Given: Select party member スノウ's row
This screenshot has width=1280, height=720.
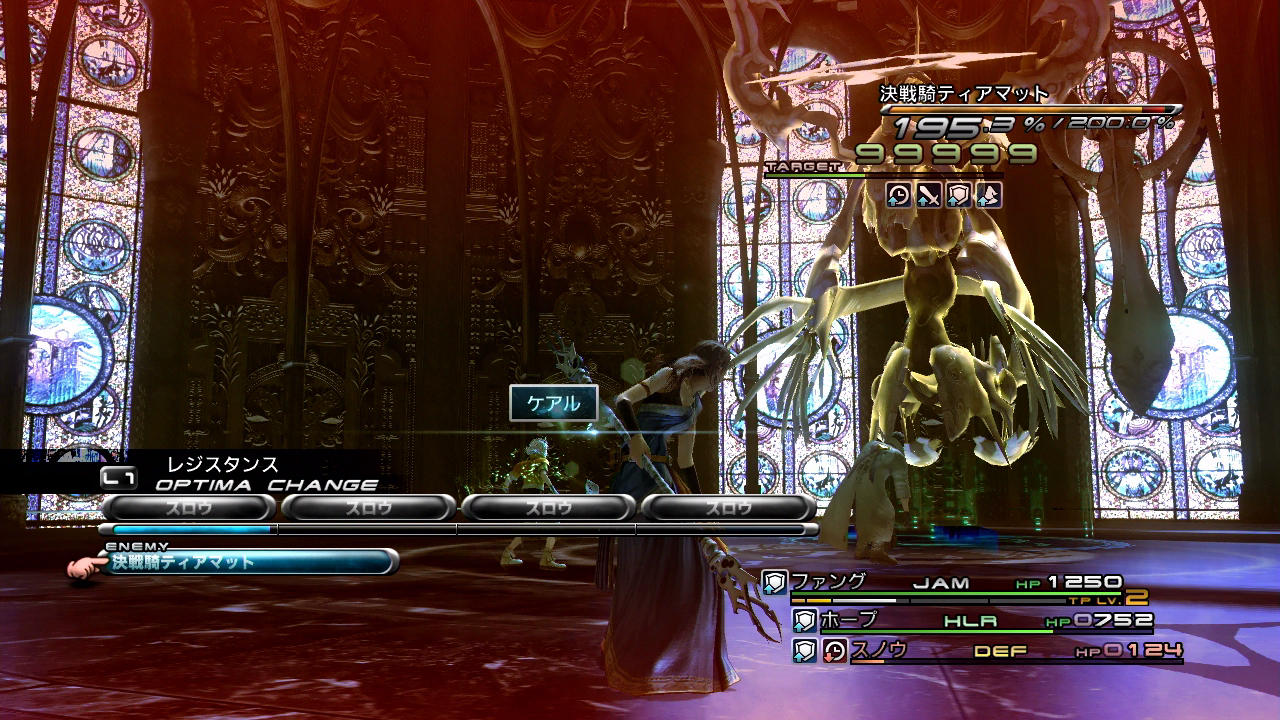Looking at the screenshot, I should click(x=1000, y=651).
